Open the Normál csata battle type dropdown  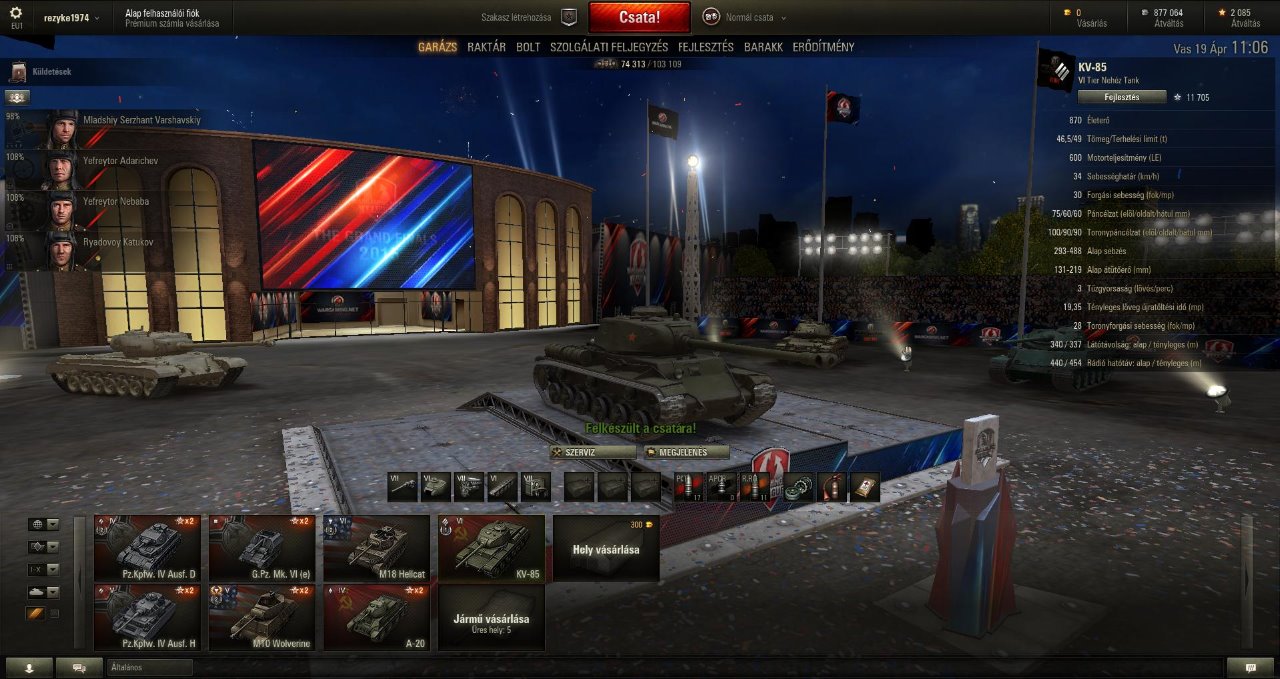point(744,17)
